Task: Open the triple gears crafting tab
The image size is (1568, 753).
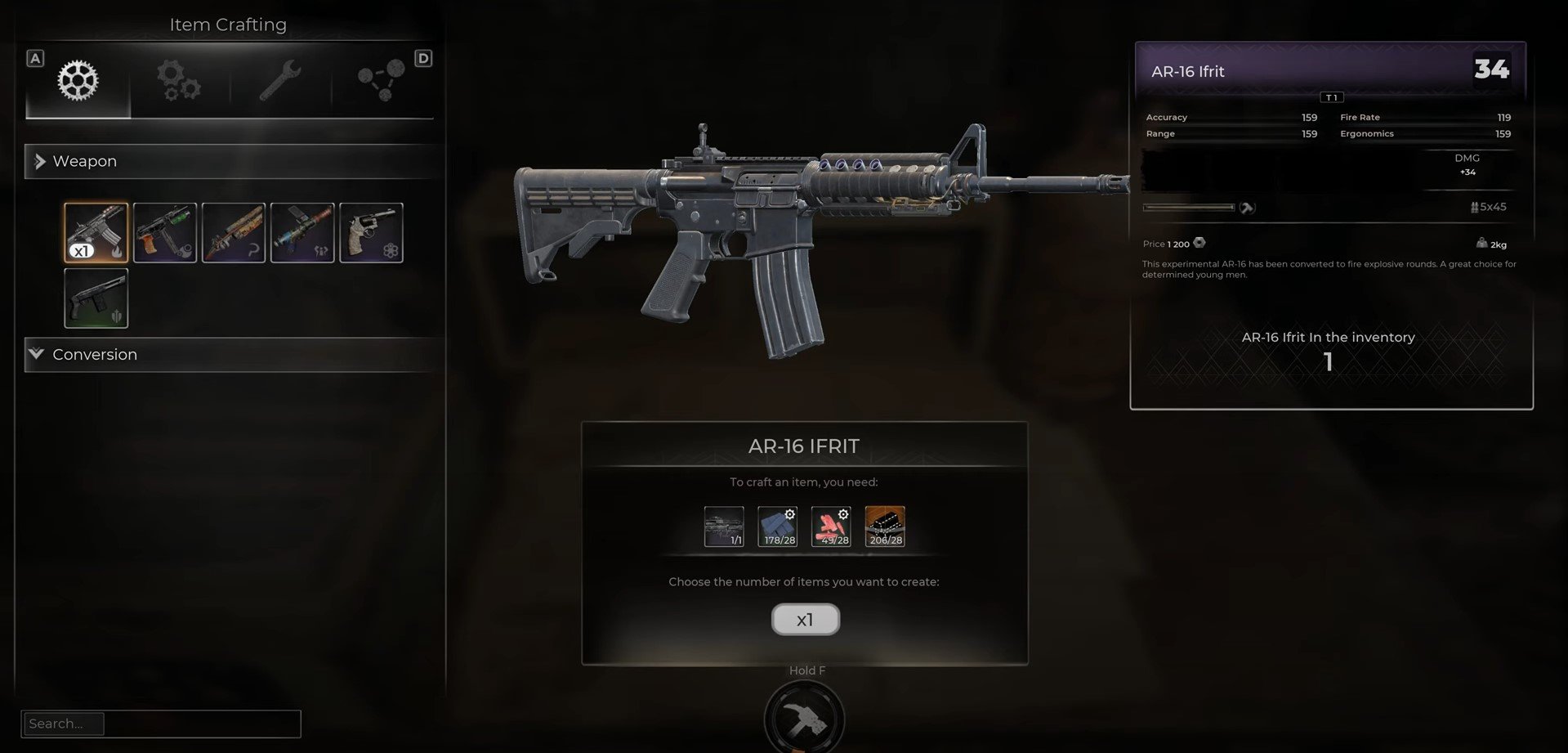Action: pyautogui.click(x=179, y=81)
